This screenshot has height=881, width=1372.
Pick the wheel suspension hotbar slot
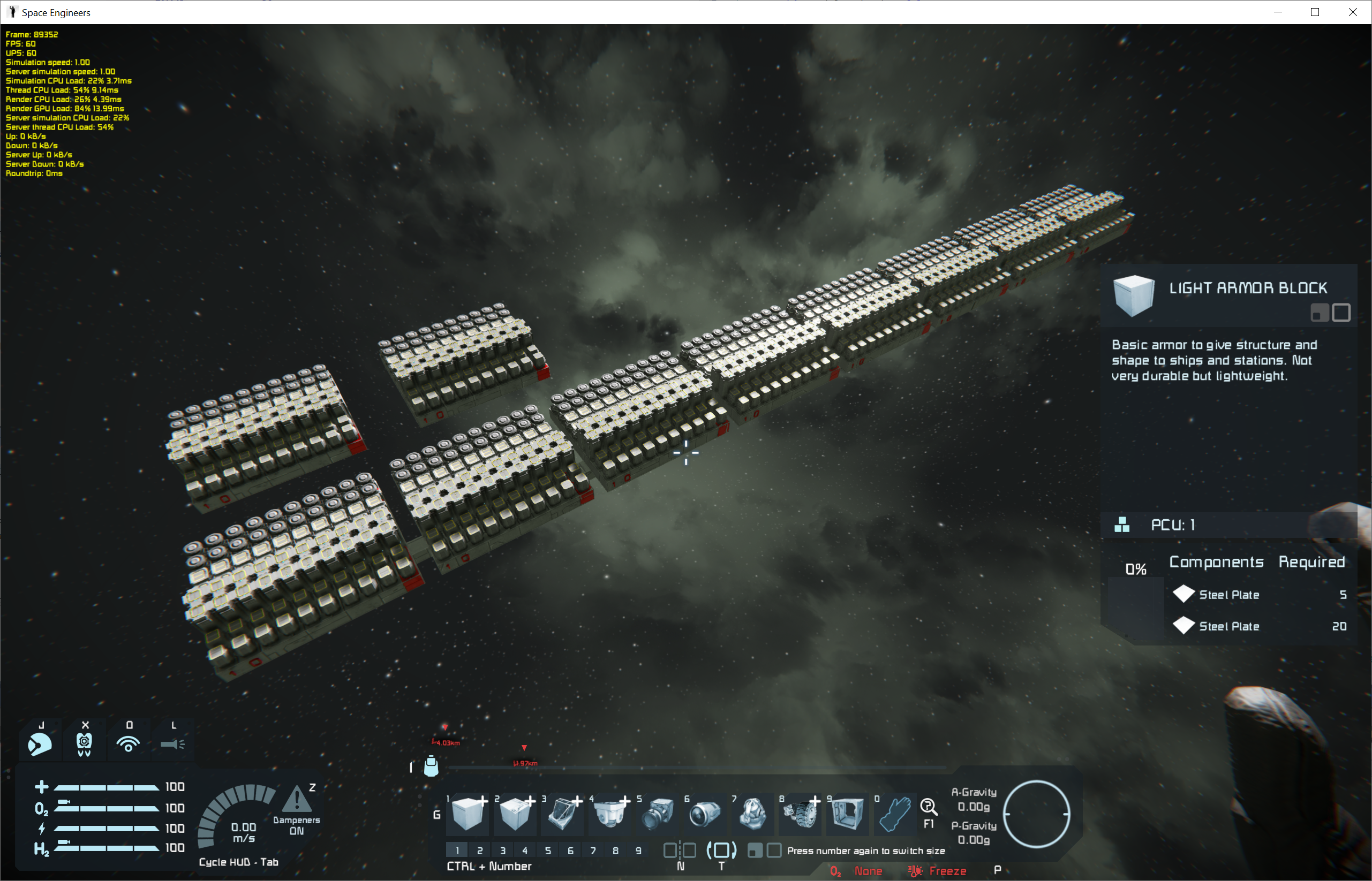point(800,813)
